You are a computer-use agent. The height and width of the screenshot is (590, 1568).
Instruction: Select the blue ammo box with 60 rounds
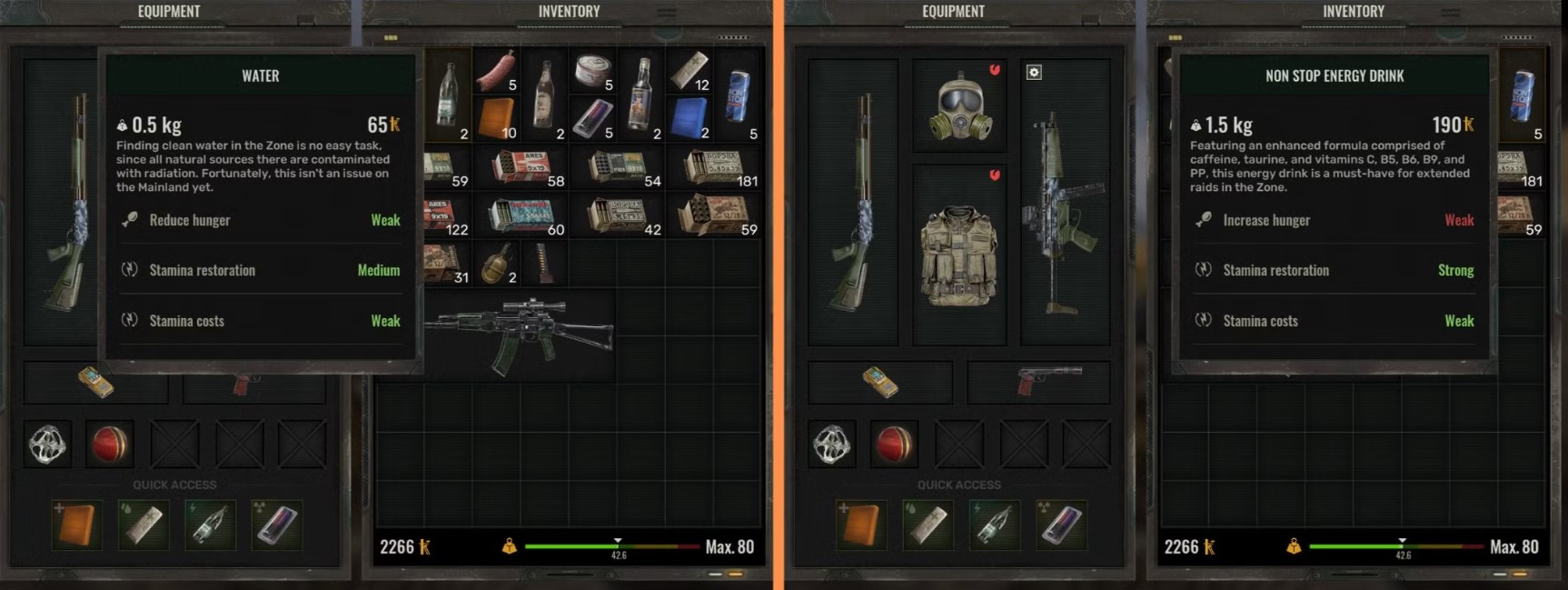[x=527, y=217]
